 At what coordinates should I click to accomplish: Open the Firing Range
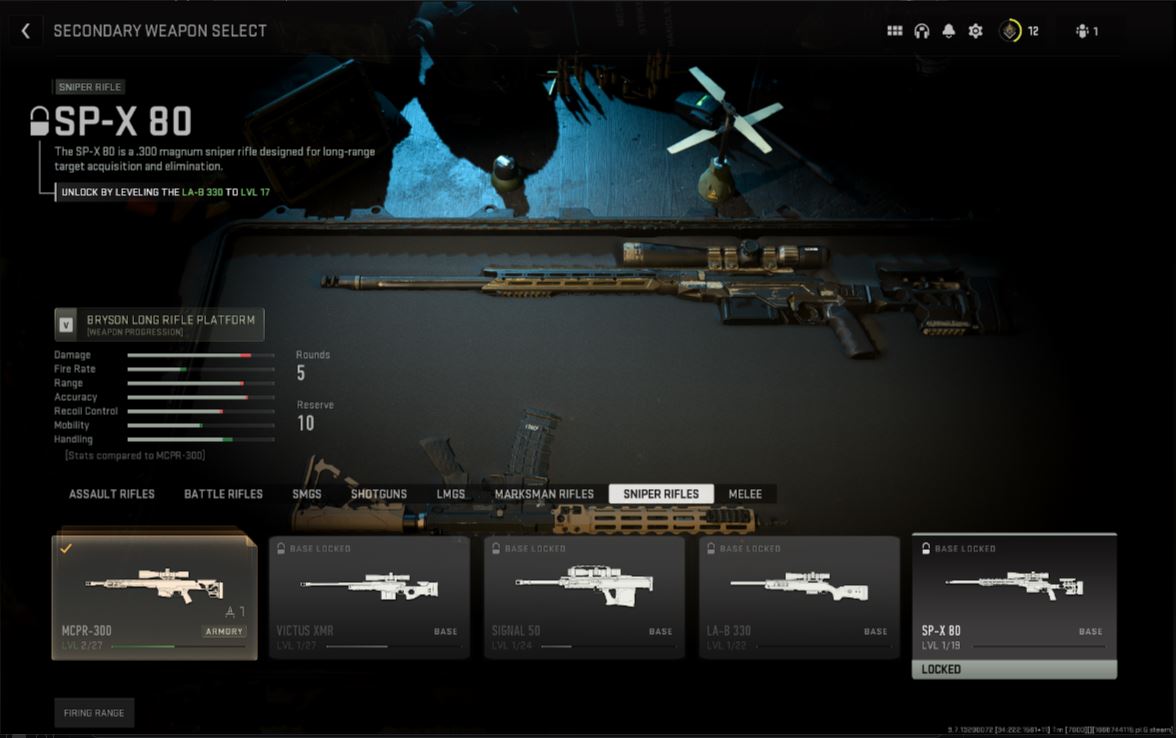pyautogui.click(x=94, y=713)
